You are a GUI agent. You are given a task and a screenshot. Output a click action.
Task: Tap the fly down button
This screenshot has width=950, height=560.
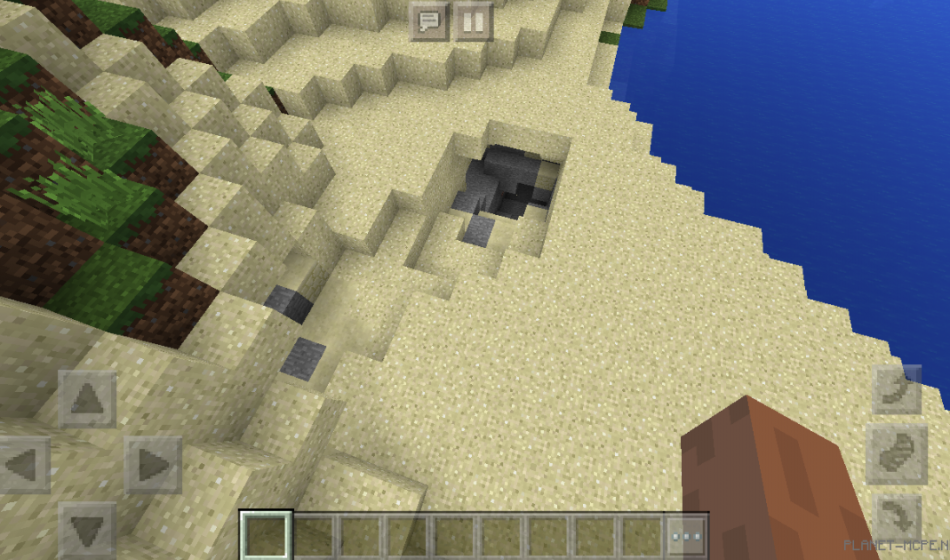(x=897, y=519)
